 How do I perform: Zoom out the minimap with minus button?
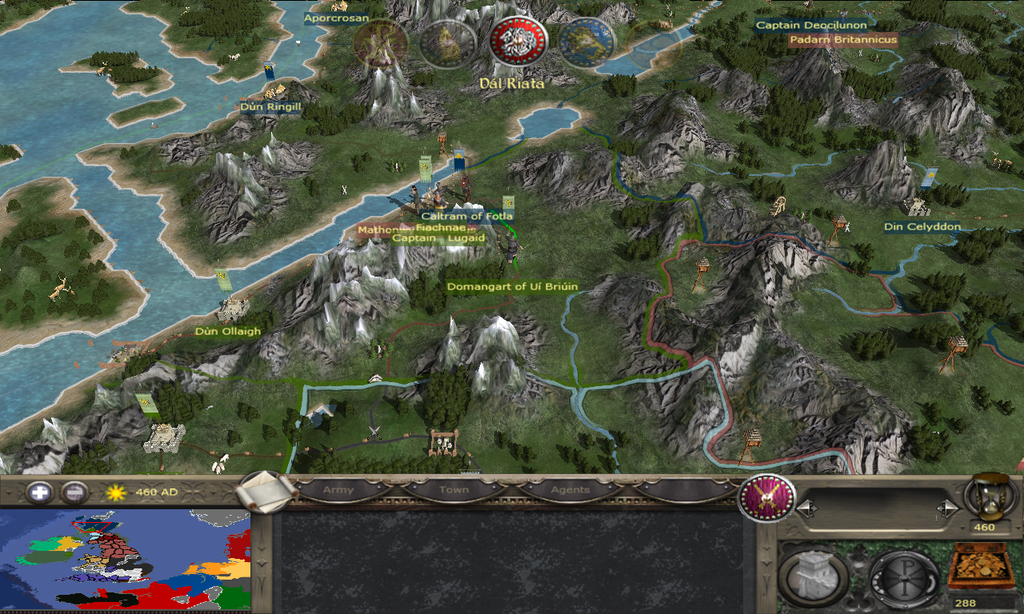pyautogui.click(x=74, y=492)
